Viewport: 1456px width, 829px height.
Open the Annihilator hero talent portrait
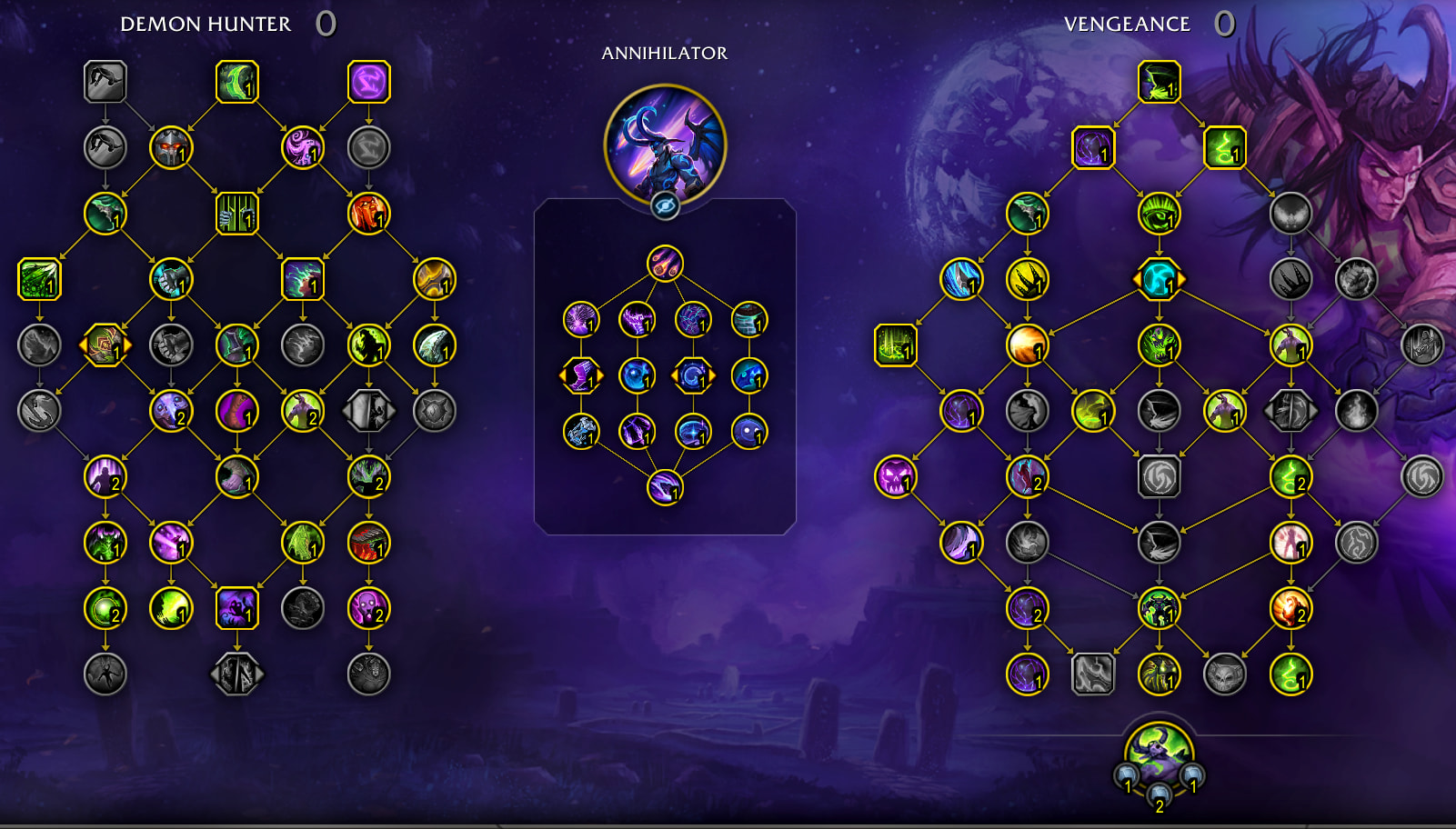665,143
